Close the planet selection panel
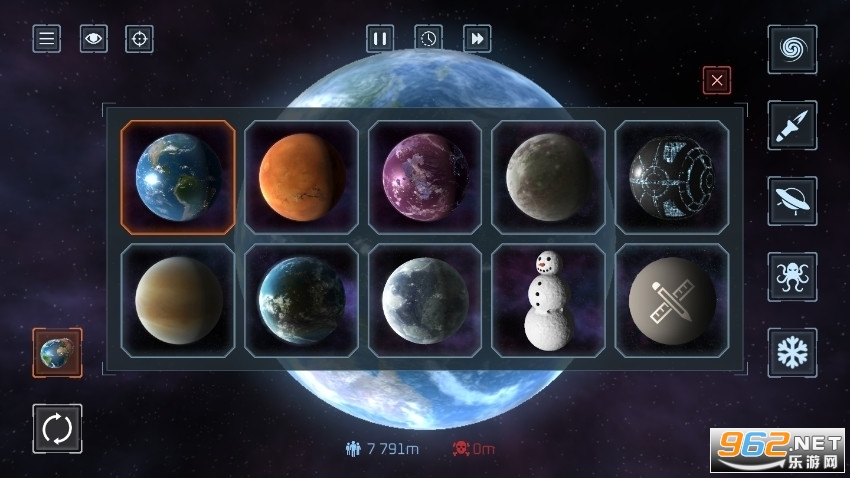Screen dimensions: 850x478 [x=717, y=80]
